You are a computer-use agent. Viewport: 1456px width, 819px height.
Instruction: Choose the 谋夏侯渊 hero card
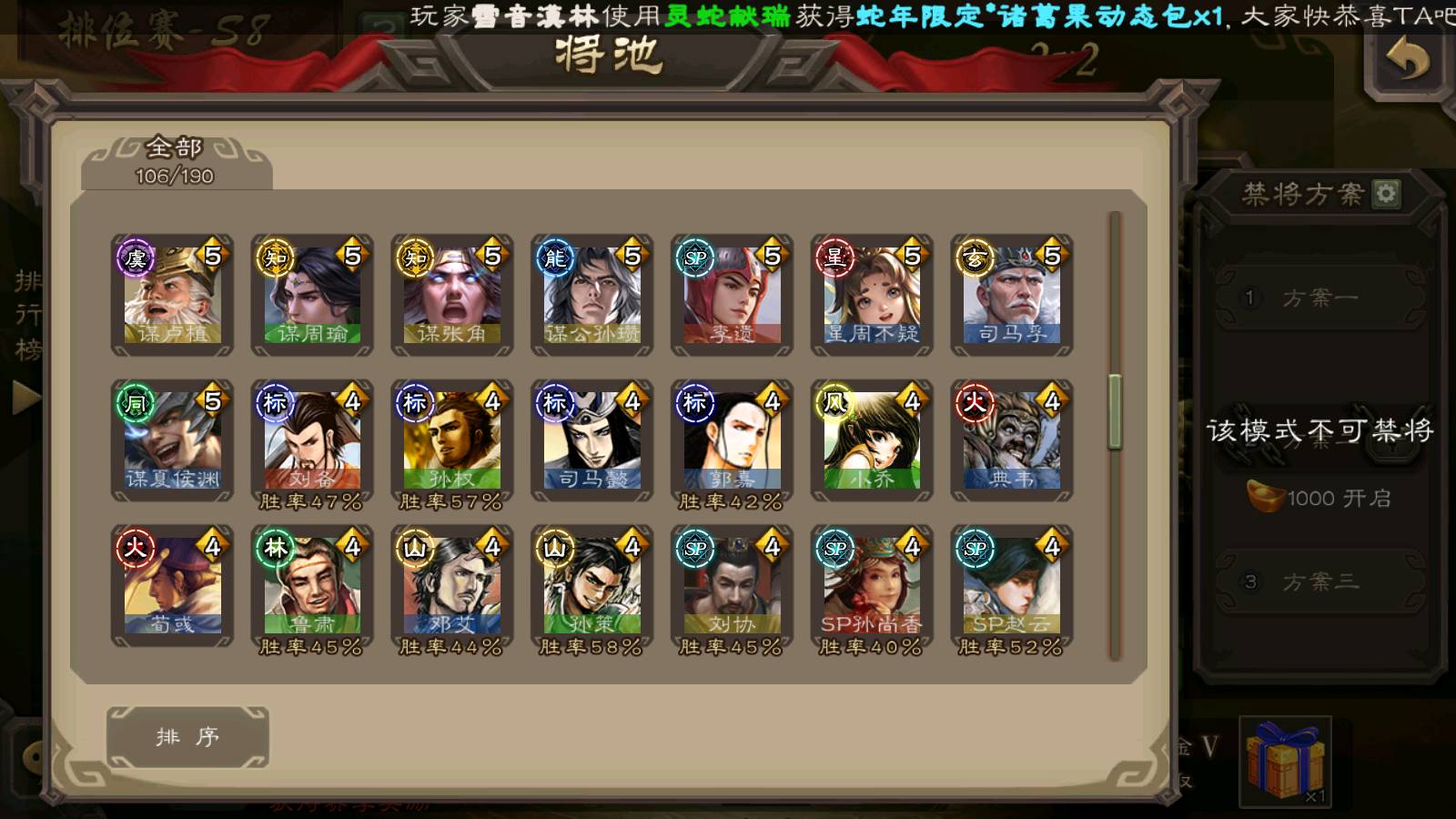(x=173, y=440)
